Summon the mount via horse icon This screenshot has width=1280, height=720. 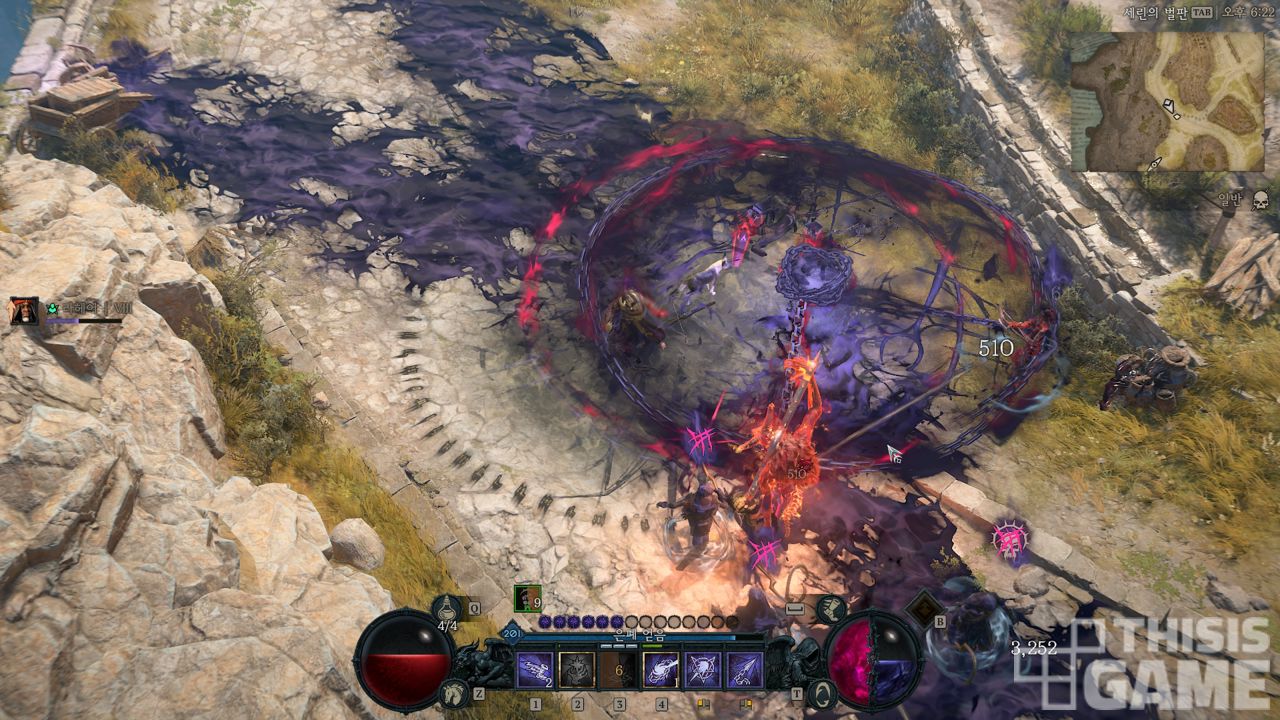(453, 692)
